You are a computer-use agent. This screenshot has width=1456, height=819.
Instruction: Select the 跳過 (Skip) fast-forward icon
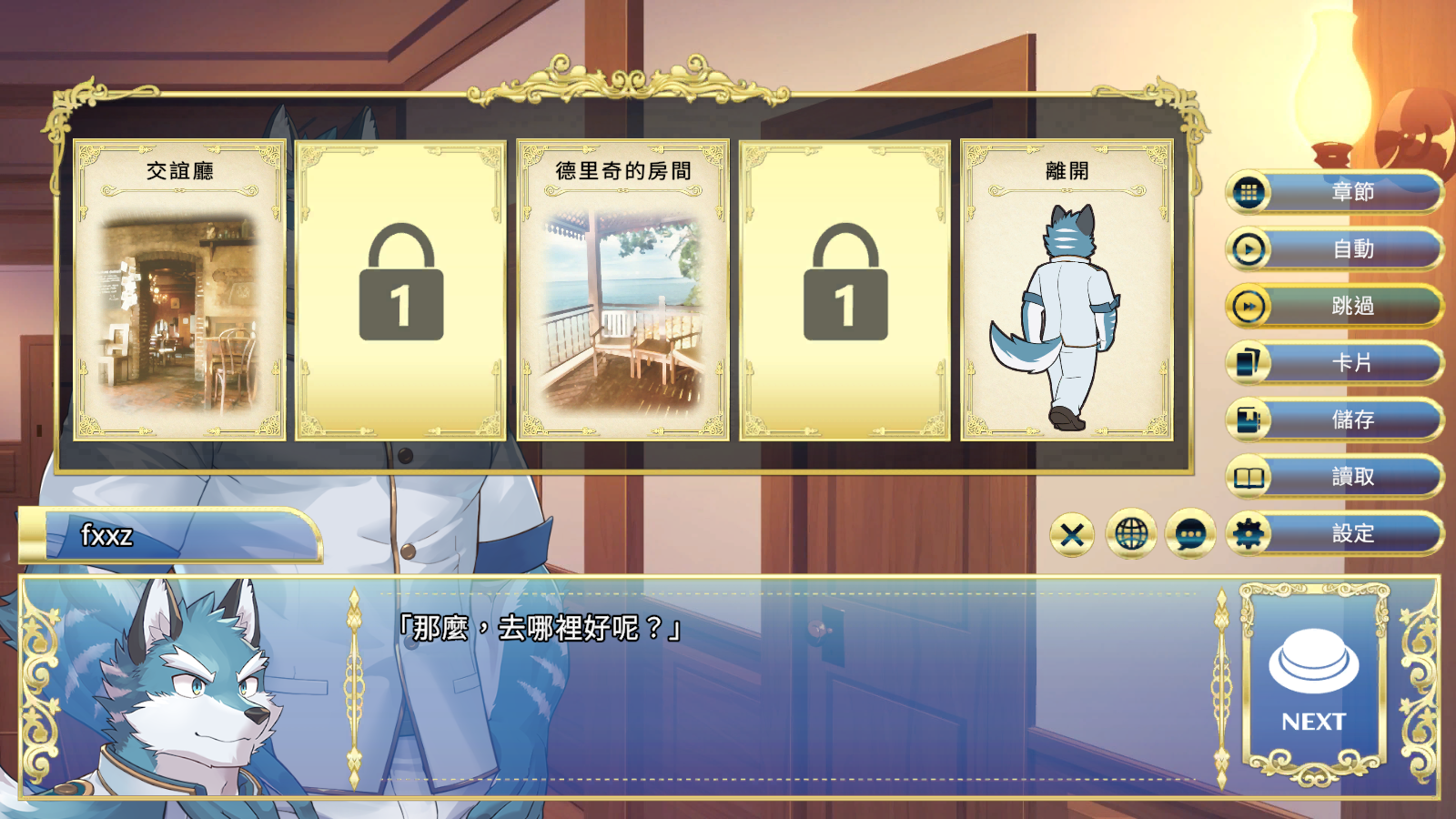tap(1248, 307)
